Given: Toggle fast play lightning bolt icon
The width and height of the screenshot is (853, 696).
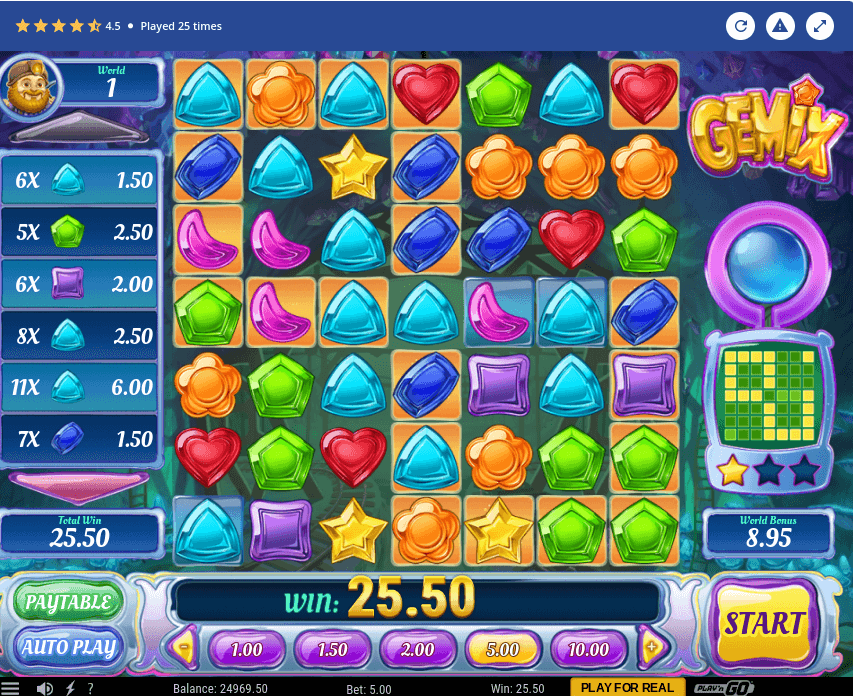Looking at the screenshot, I should tap(70, 688).
